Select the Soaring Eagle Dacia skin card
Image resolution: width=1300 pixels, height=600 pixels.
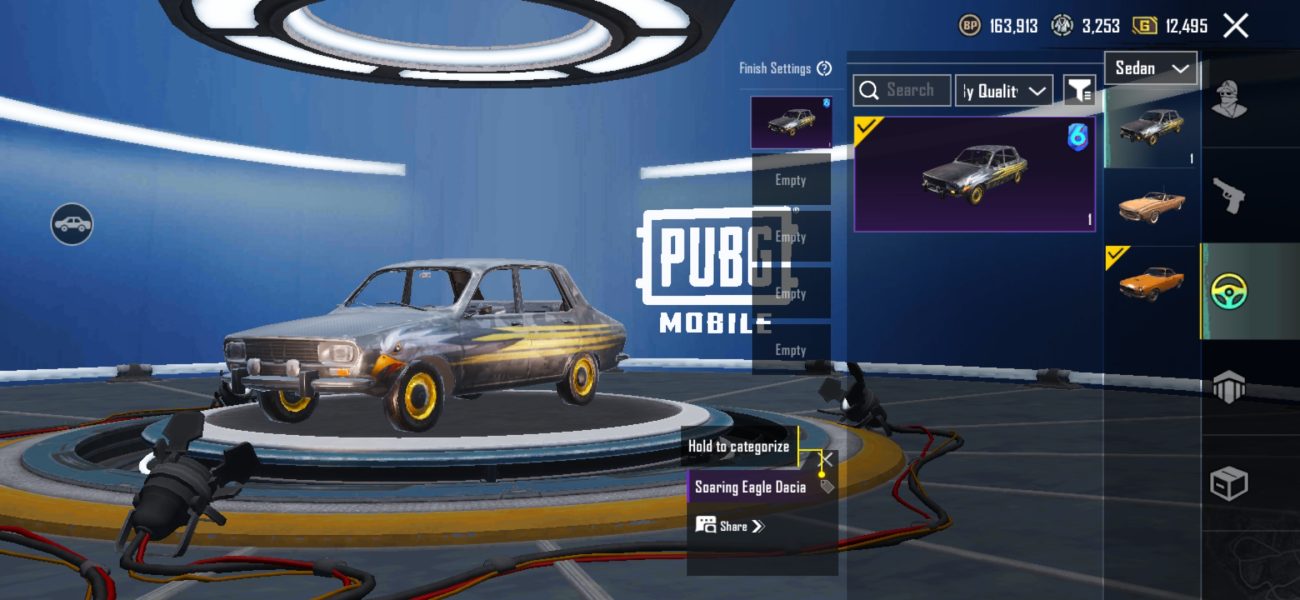point(975,174)
